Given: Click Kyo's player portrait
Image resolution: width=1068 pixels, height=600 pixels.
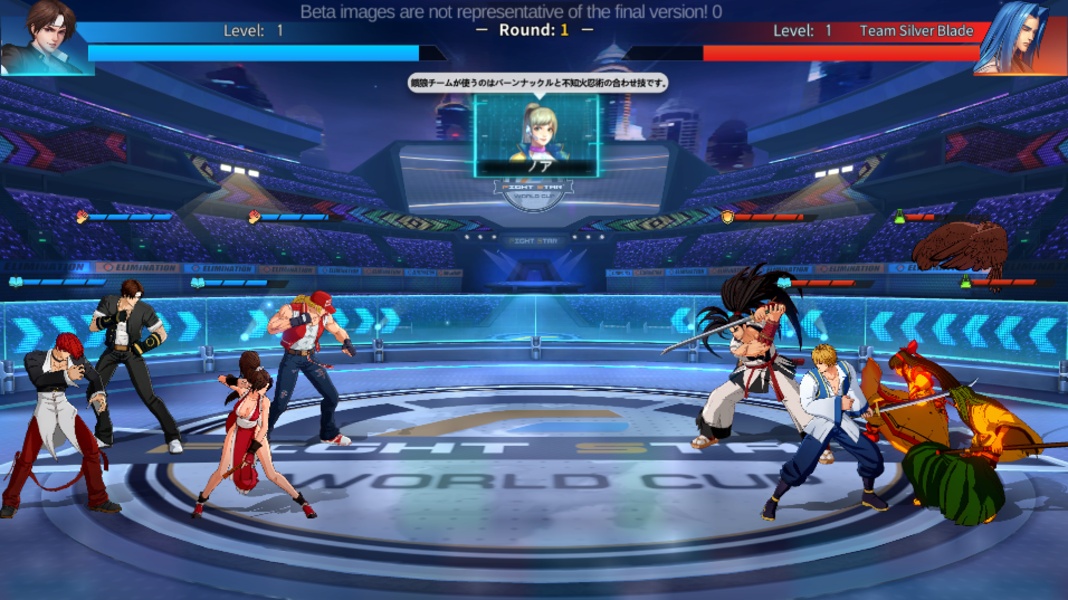Looking at the screenshot, I should [45, 37].
